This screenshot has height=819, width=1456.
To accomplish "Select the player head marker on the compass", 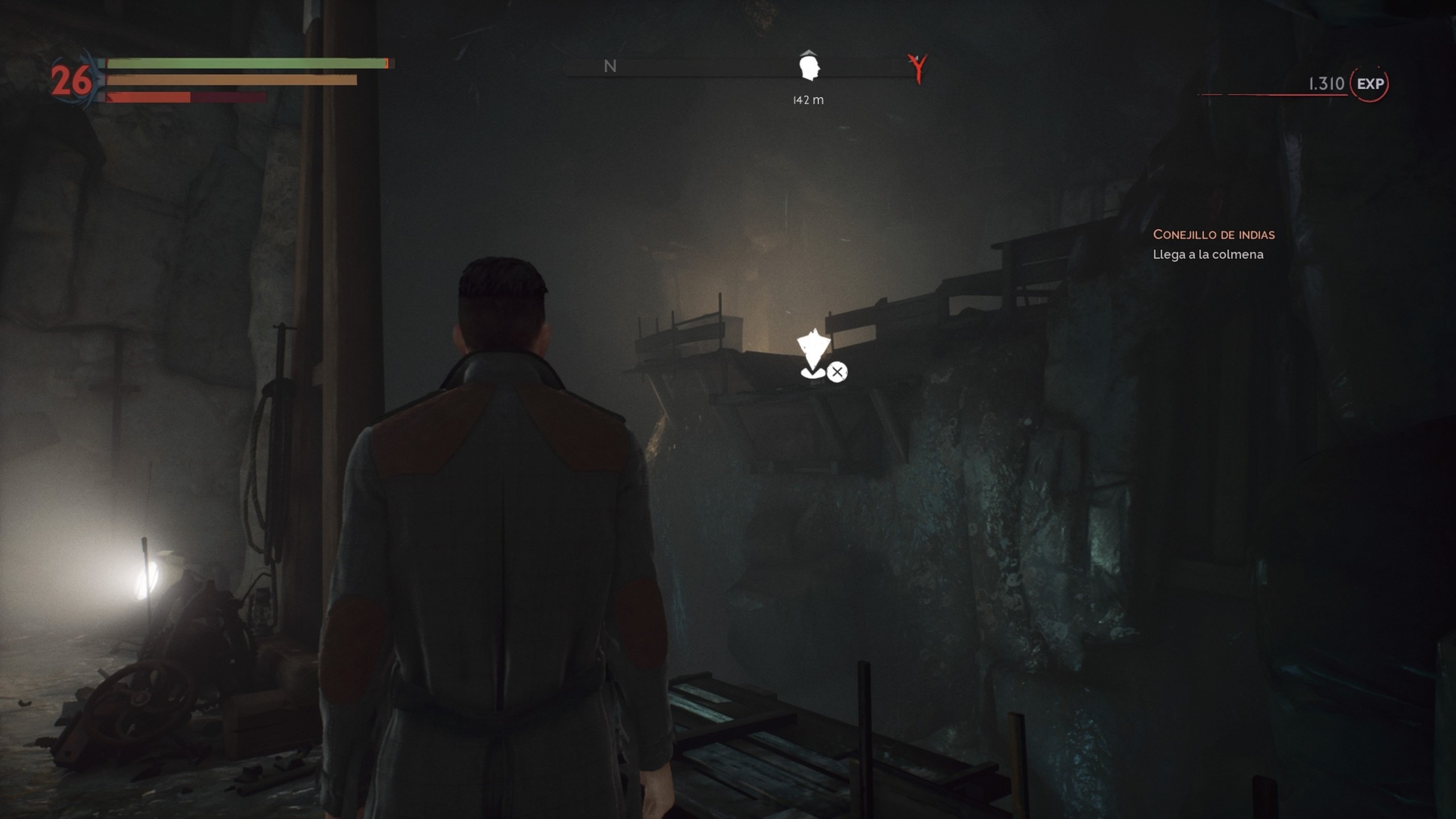I will tap(808, 68).
